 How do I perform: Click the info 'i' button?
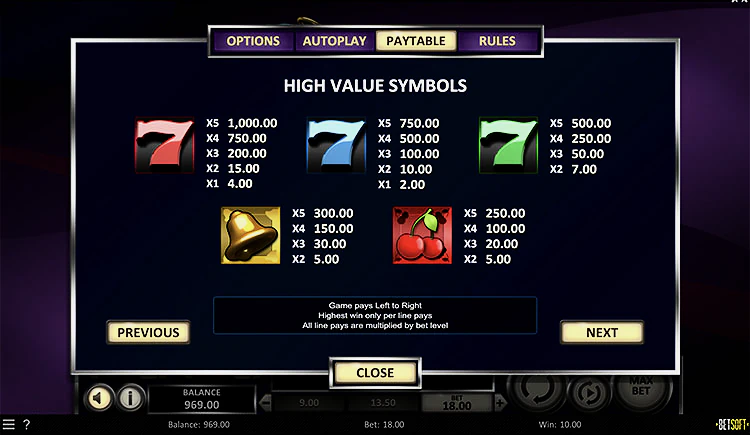point(129,398)
